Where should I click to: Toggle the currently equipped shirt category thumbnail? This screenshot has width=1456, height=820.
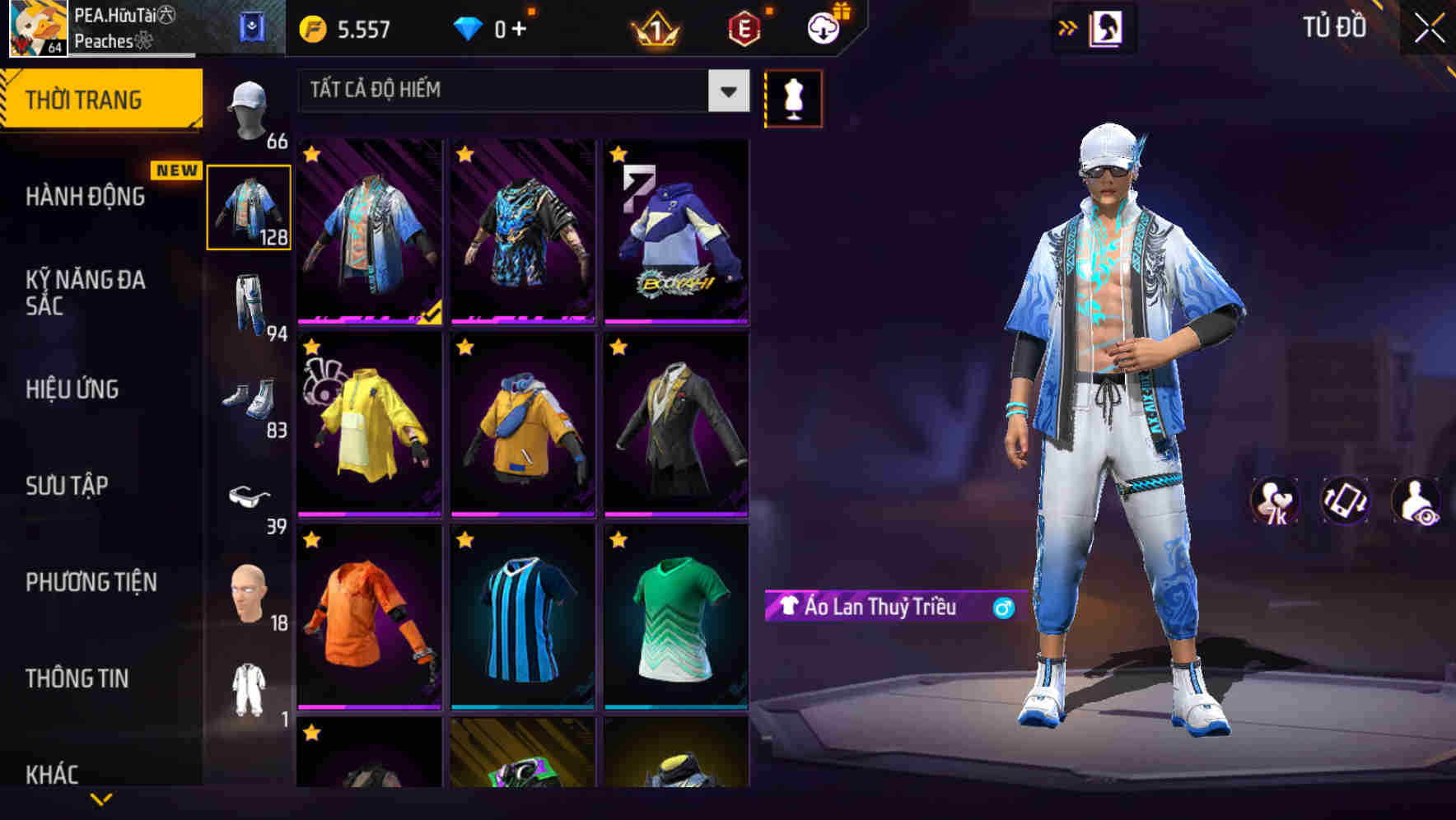point(250,208)
